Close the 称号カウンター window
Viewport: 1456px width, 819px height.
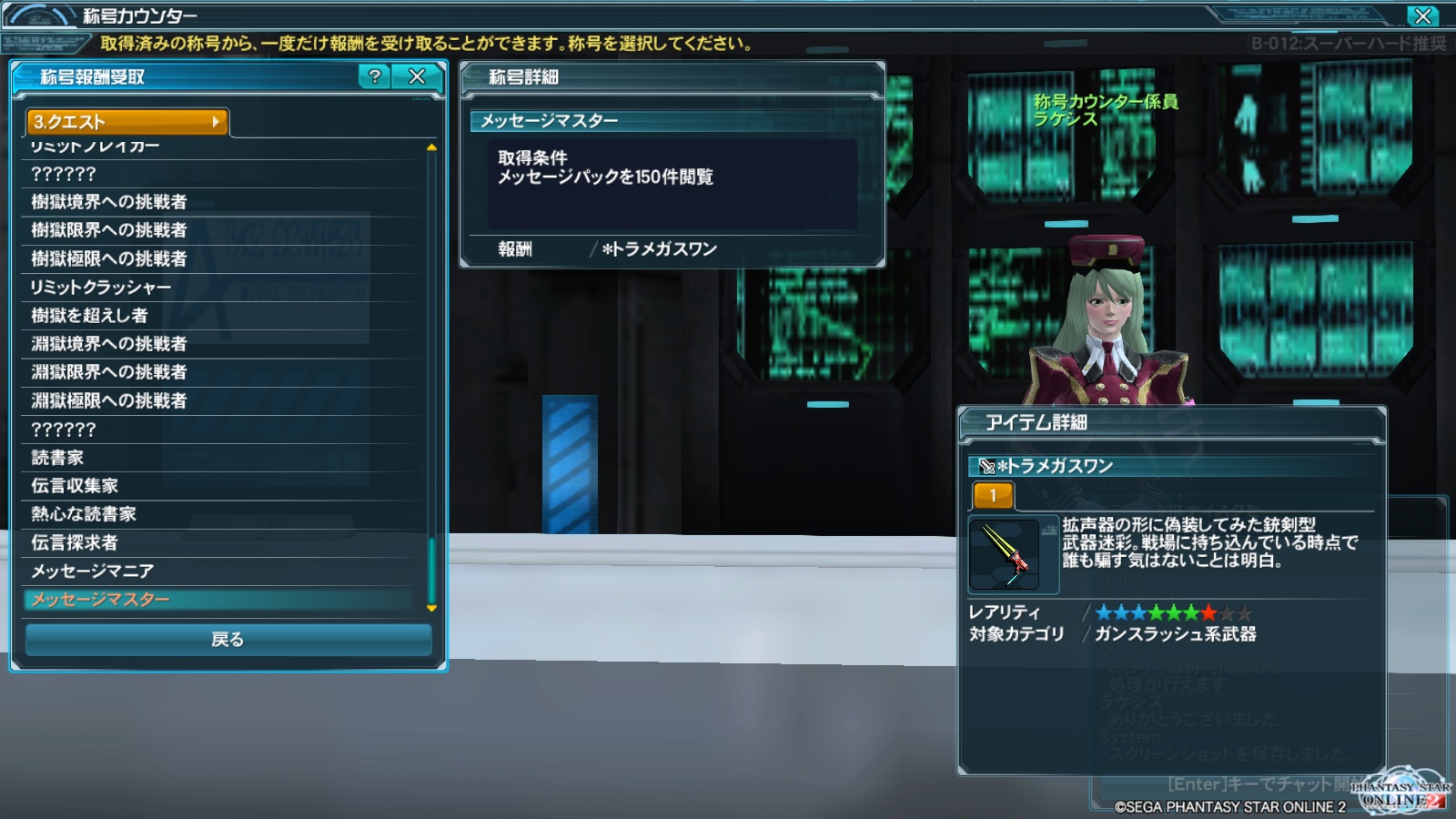(1422, 15)
